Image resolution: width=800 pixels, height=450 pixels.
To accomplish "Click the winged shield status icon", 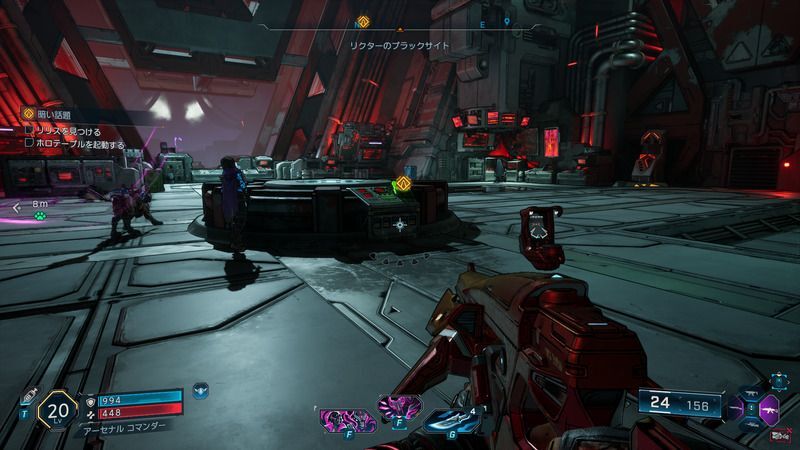I will (x=201, y=389).
